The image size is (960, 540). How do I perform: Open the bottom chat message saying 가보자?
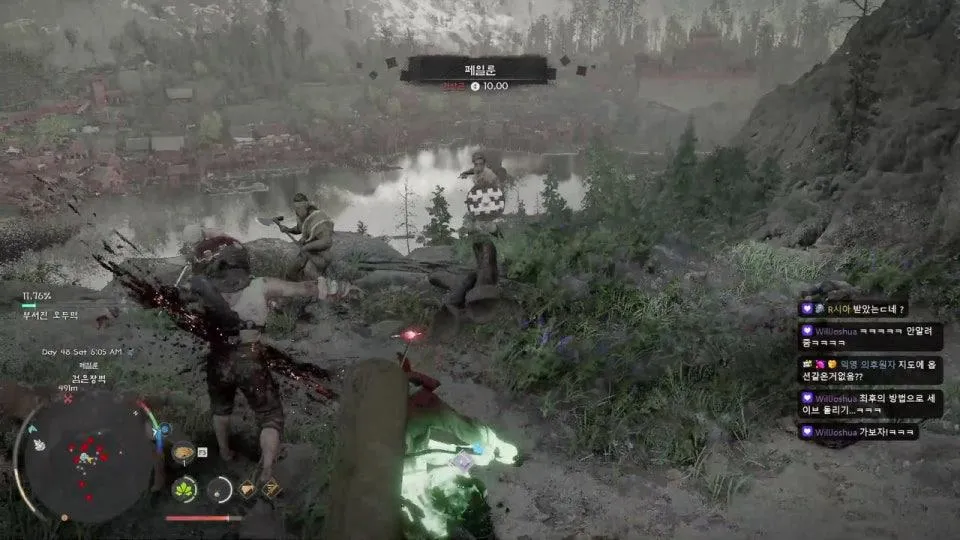tap(860, 432)
